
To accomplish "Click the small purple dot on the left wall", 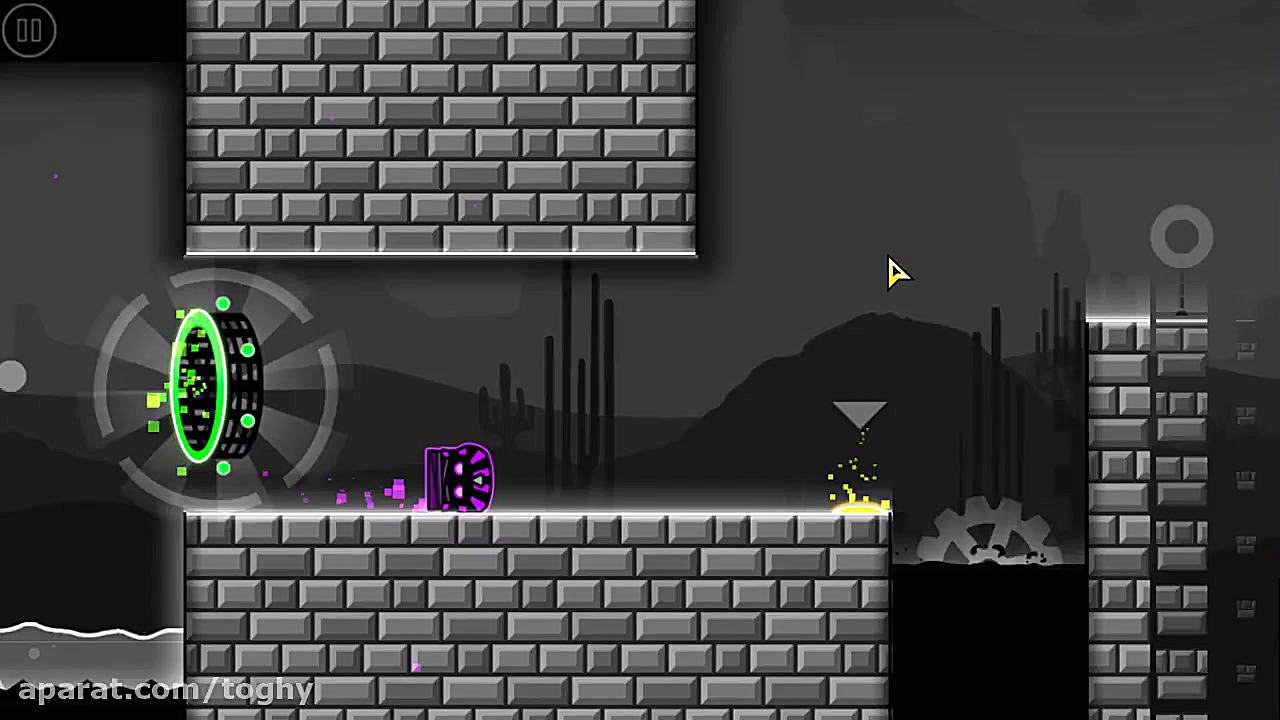I will click(55, 176).
